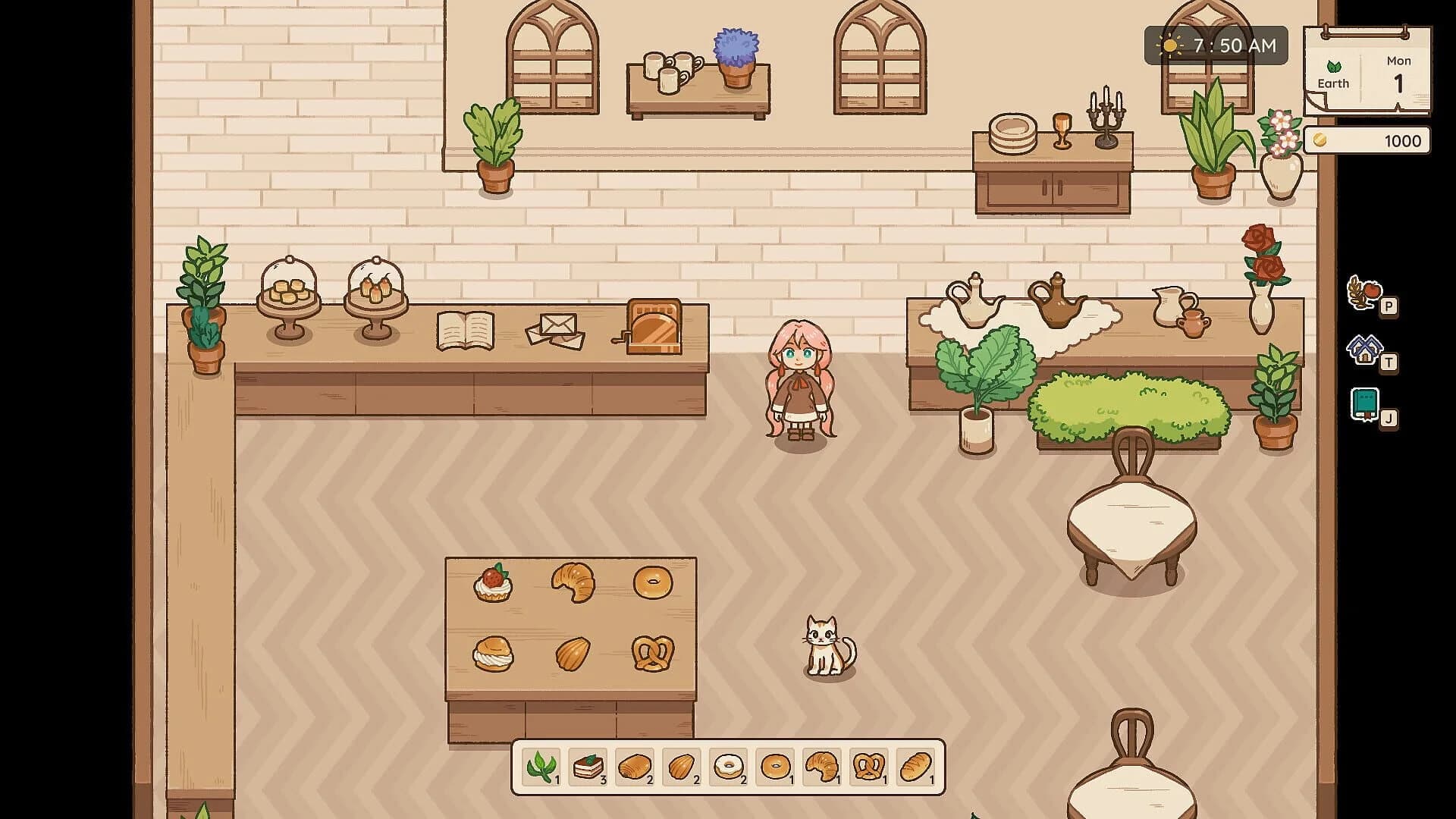Open the Mon 1 Earth season calendar
The height and width of the screenshot is (819, 1456).
[1365, 72]
